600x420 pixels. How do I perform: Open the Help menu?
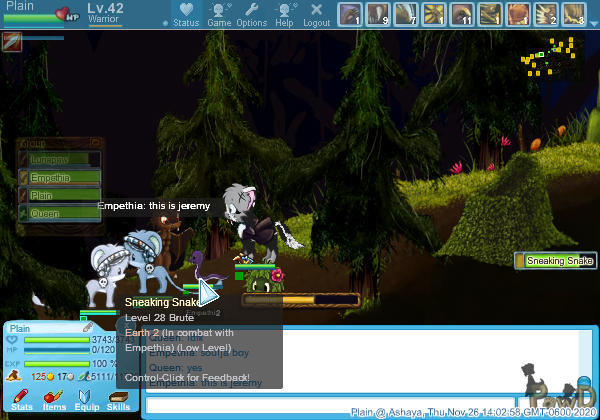click(285, 14)
